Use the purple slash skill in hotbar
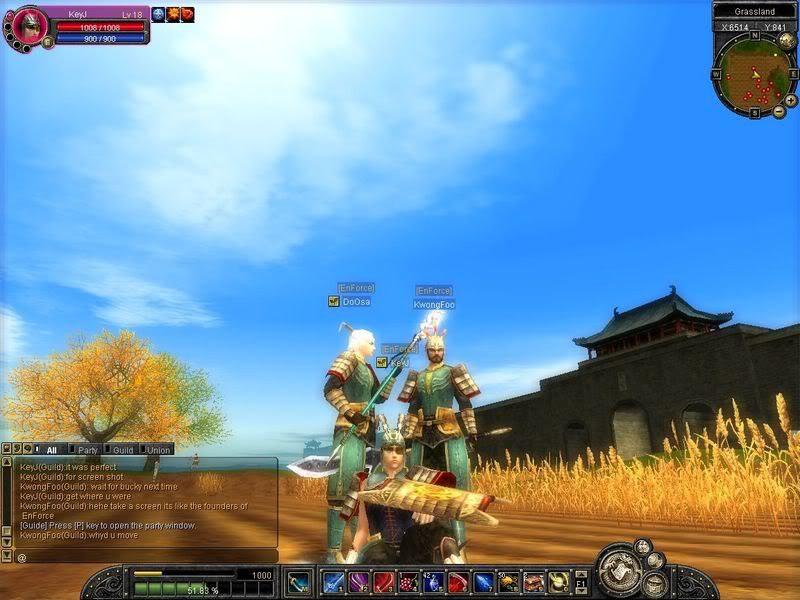Image resolution: width=800 pixels, height=600 pixels. tap(358, 582)
